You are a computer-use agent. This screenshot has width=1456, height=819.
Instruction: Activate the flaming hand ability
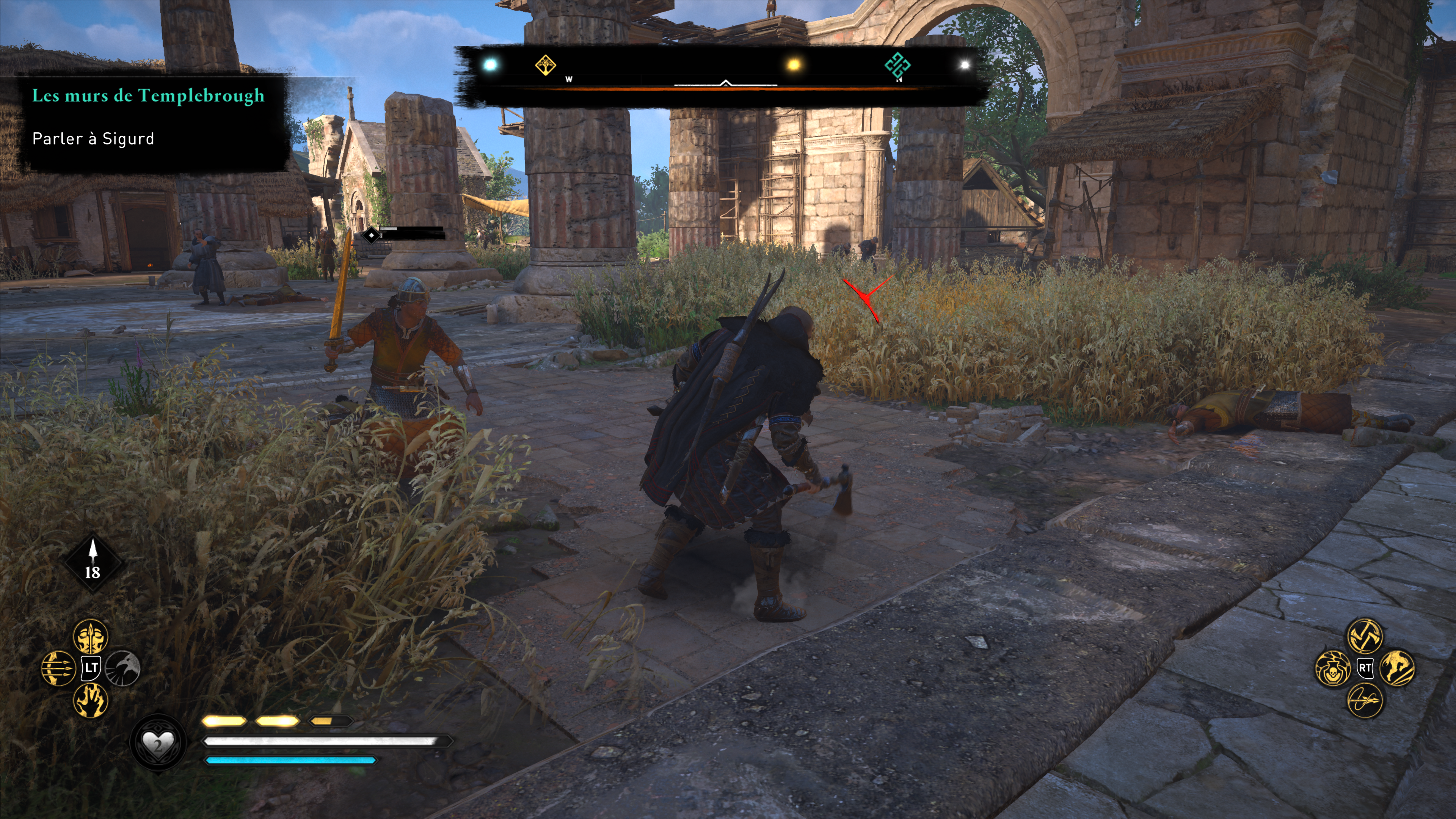(x=91, y=700)
